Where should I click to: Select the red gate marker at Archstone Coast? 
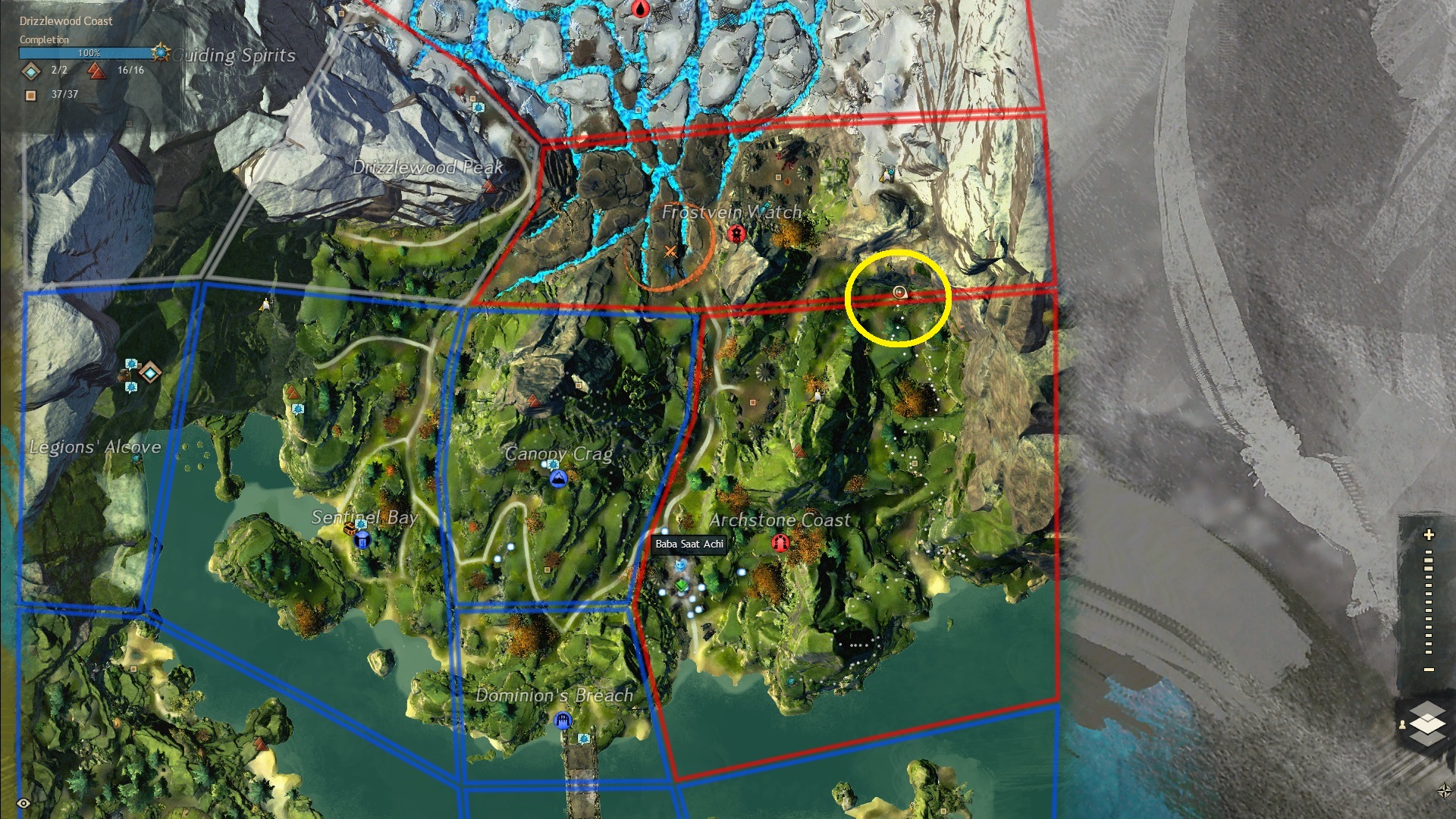pyautogui.click(x=780, y=543)
